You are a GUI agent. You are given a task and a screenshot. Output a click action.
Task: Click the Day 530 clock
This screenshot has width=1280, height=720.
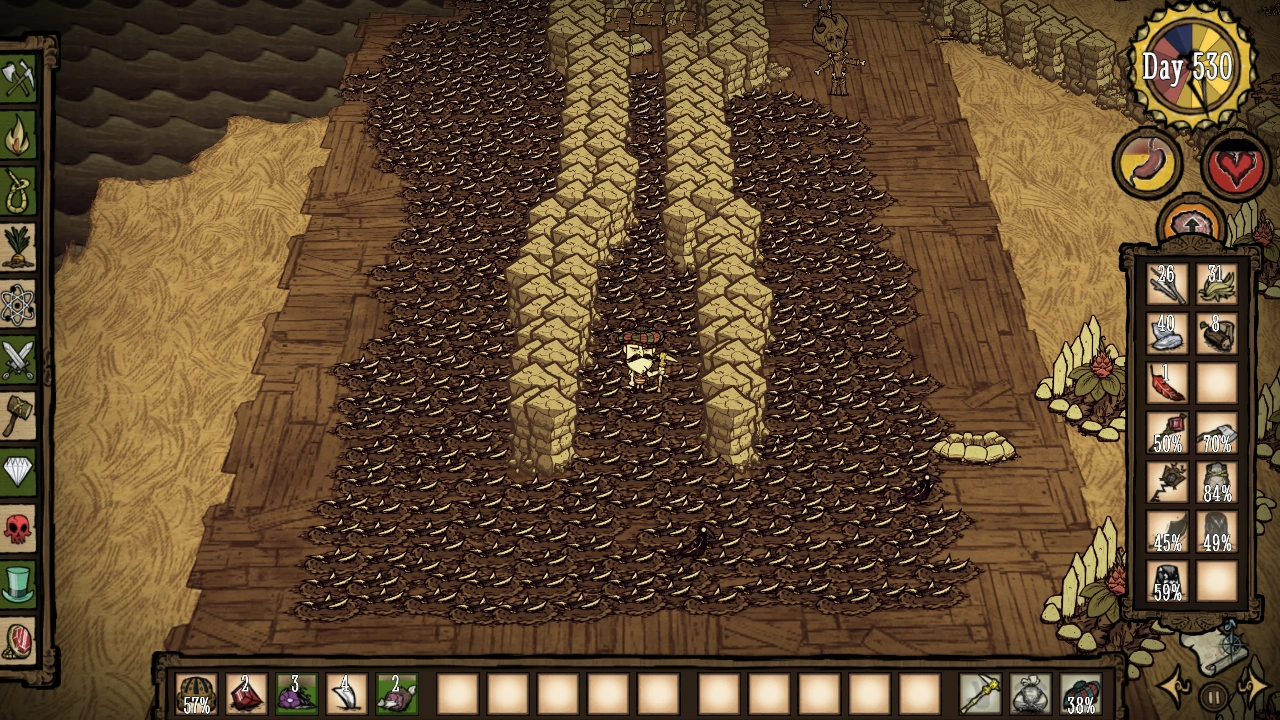[x=1192, y=65]
